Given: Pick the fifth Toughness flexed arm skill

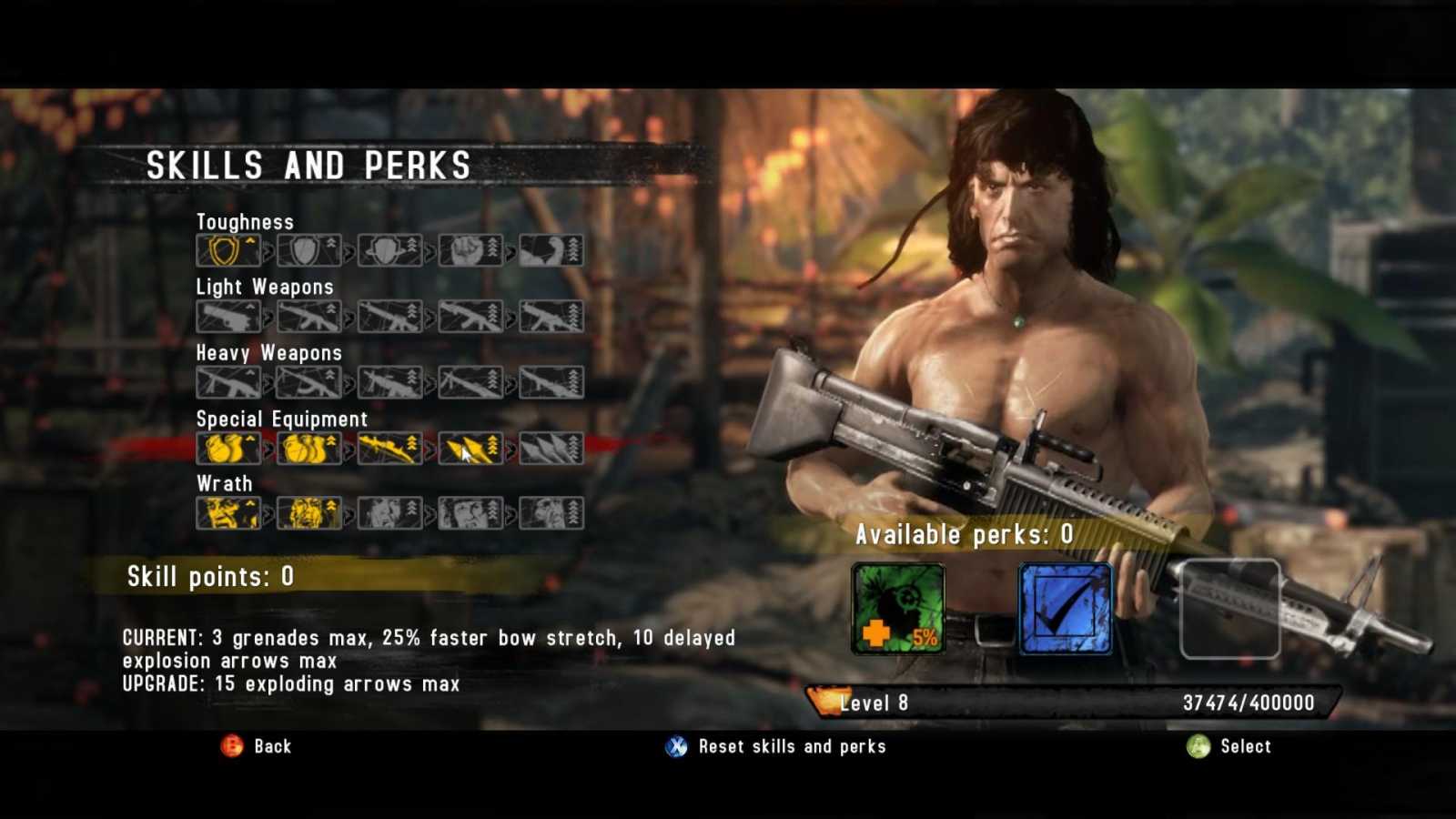Looking at the screenshot, I should tap(551, 250).
